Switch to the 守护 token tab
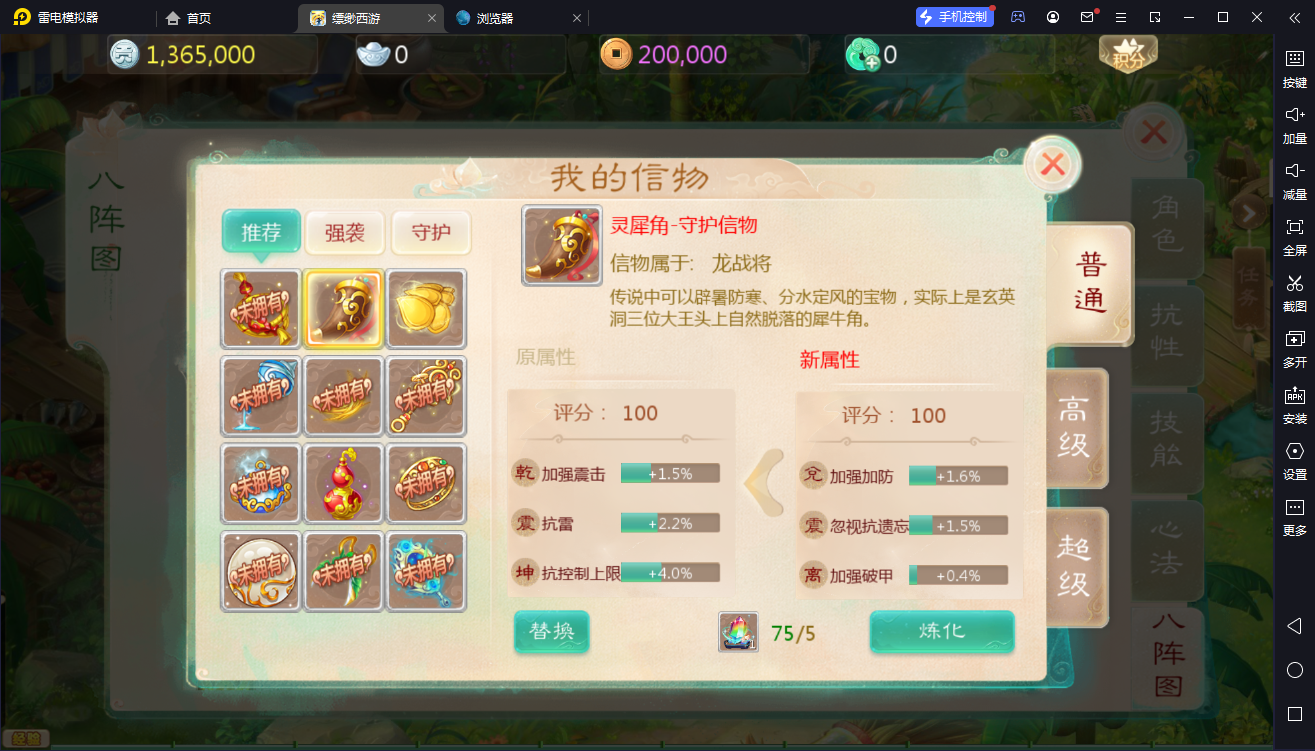 click(x=431, y=232)
